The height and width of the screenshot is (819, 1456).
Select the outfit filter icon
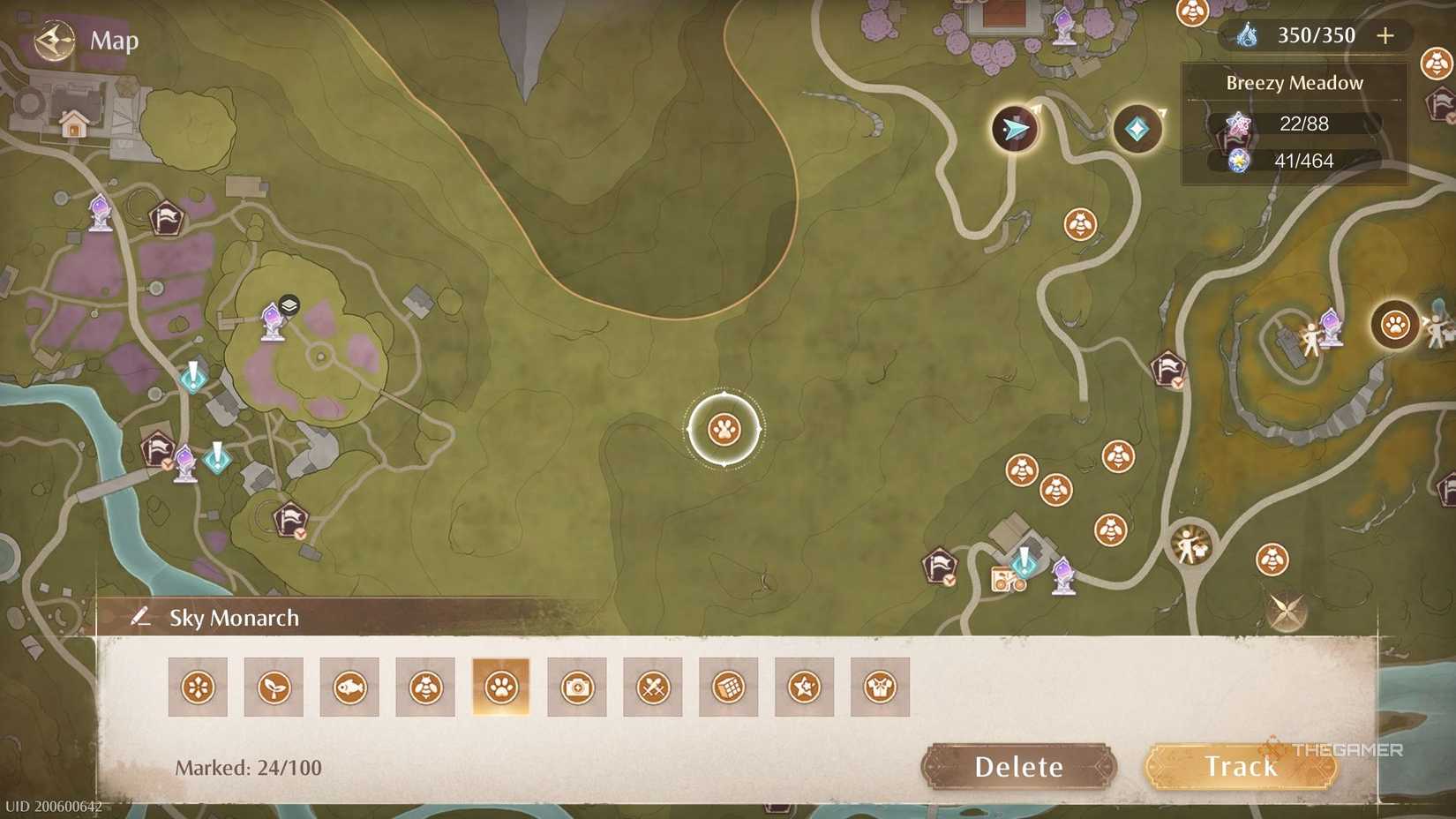[880, 687]
